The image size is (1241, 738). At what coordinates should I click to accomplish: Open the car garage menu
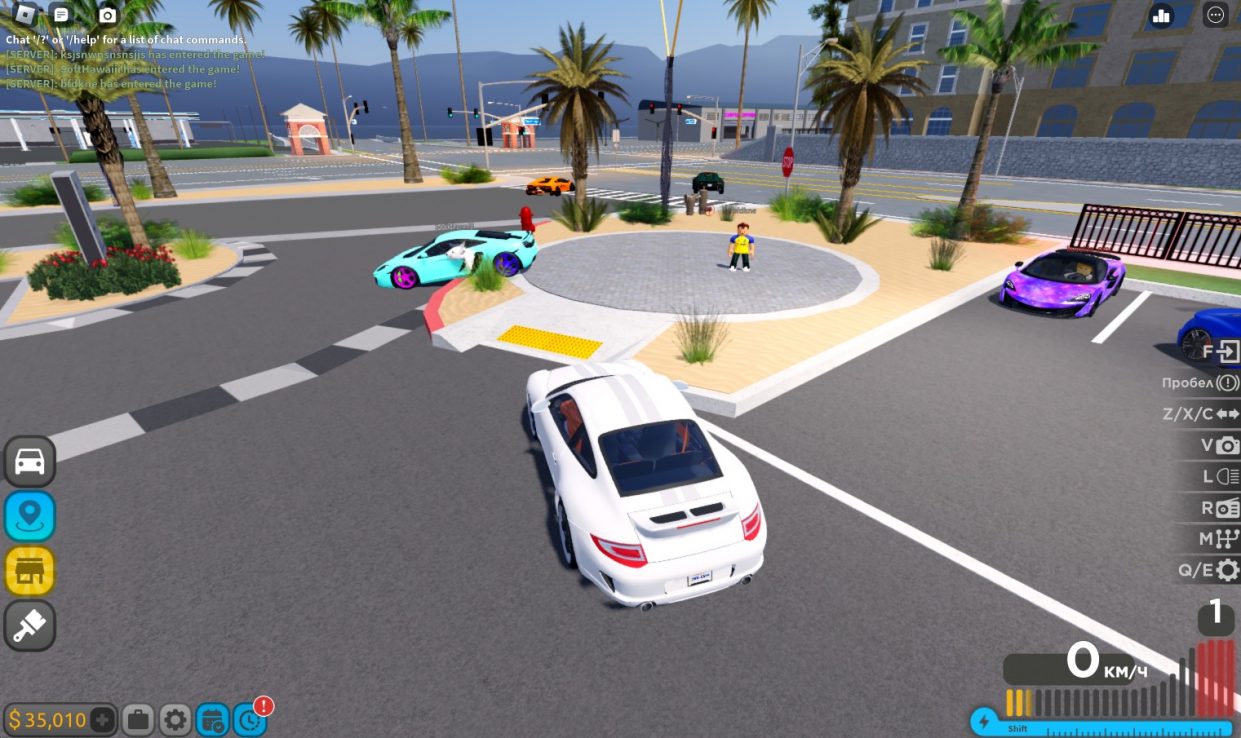(x=30, y=462)
